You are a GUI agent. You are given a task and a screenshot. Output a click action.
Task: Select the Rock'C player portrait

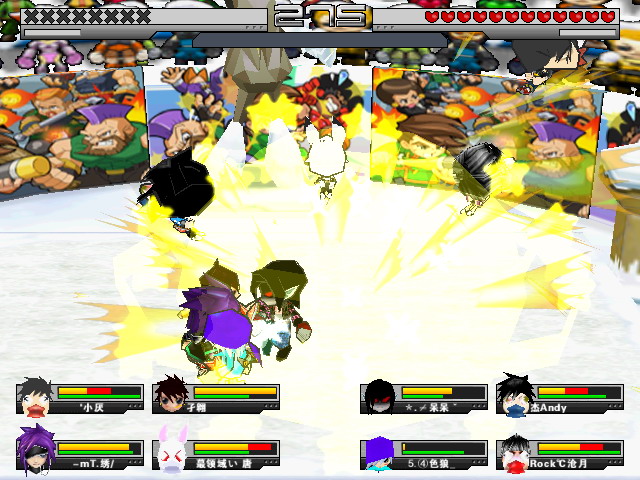point(514,452)
